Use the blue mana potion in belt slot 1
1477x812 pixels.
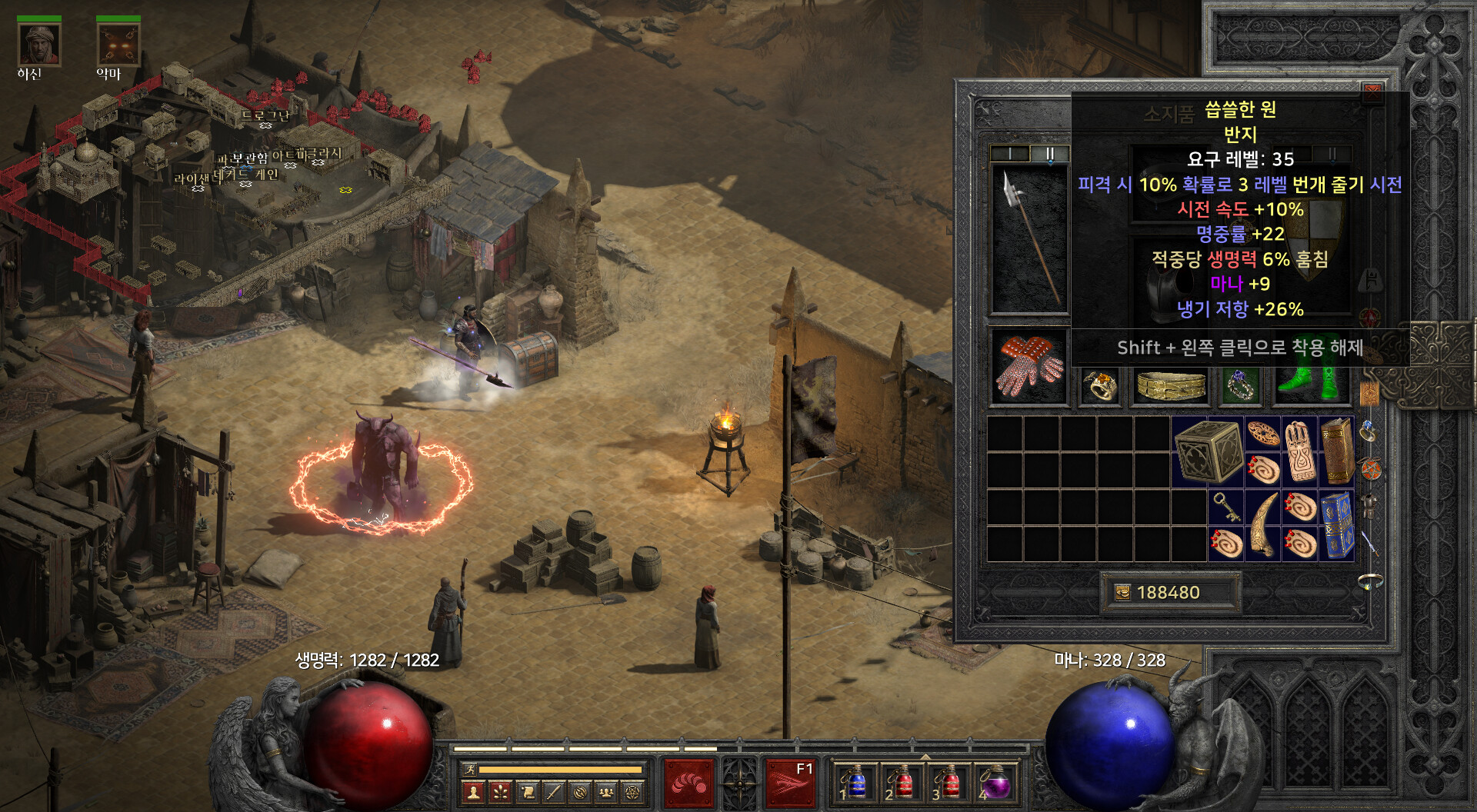[x=855, y=784]
